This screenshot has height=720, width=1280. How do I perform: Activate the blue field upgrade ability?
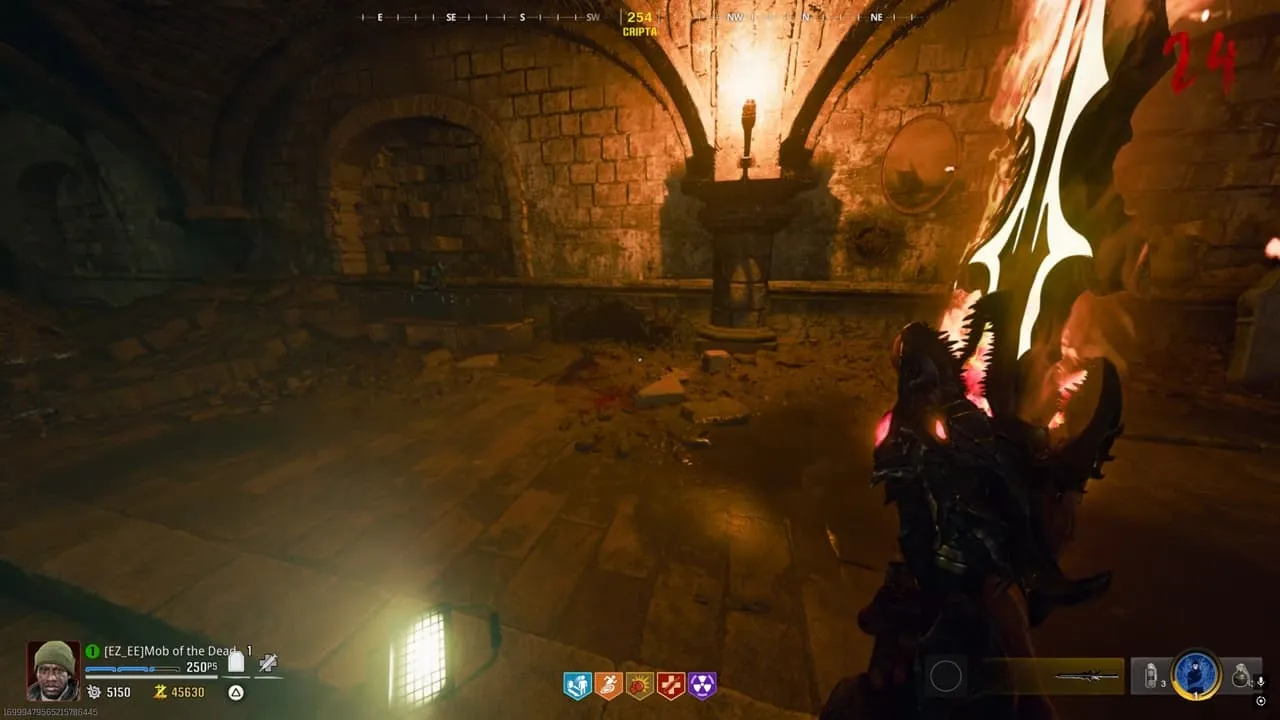(x=1194, y=675)
